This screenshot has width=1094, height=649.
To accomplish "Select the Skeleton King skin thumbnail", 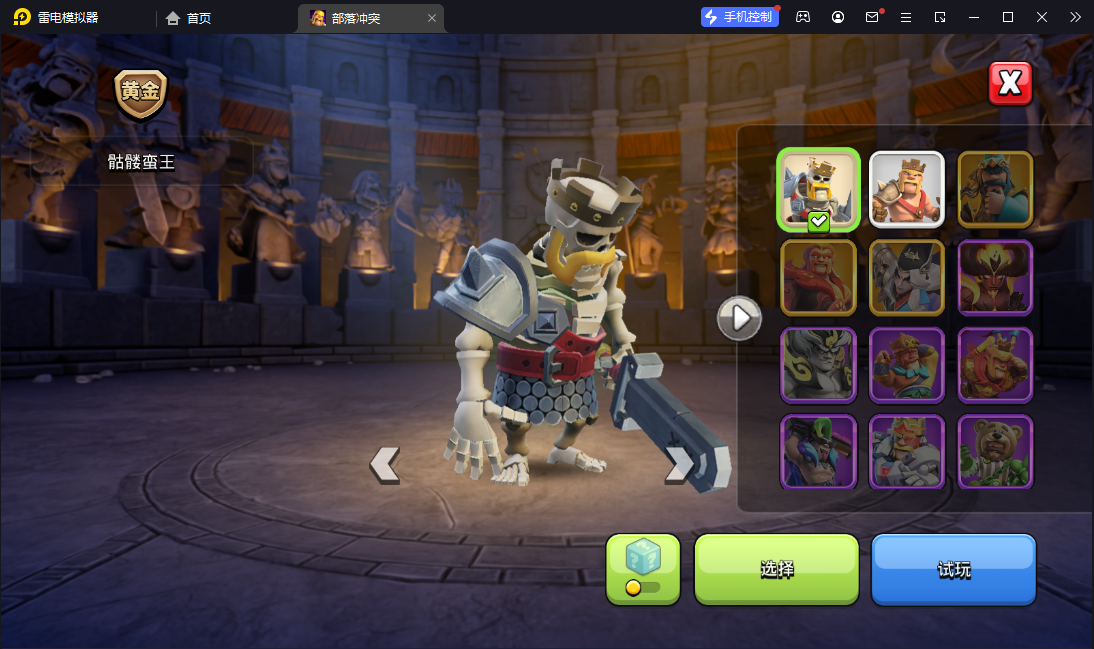I will [x=818, y=189].
